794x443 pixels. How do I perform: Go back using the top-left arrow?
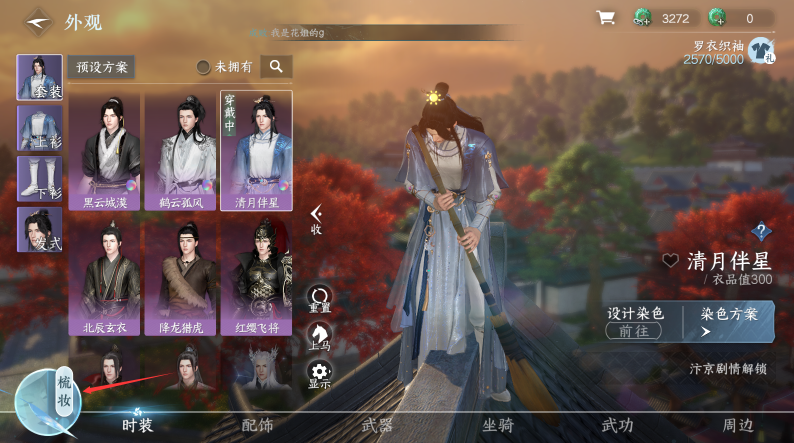click(37, 20)
